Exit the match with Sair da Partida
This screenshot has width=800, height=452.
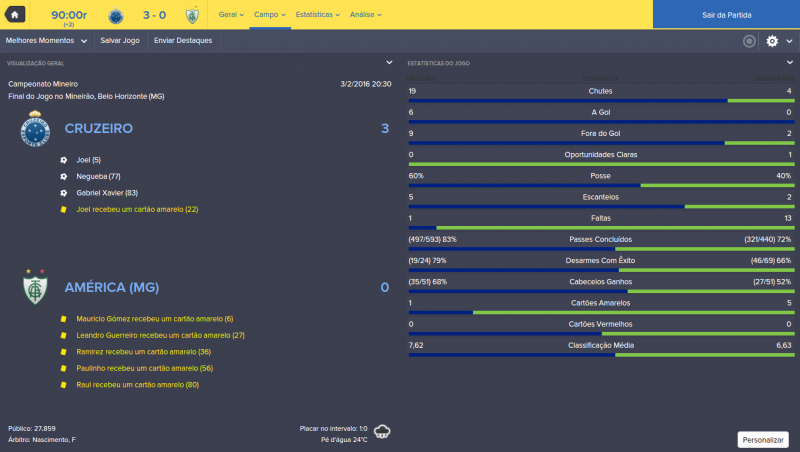[726, 15]
